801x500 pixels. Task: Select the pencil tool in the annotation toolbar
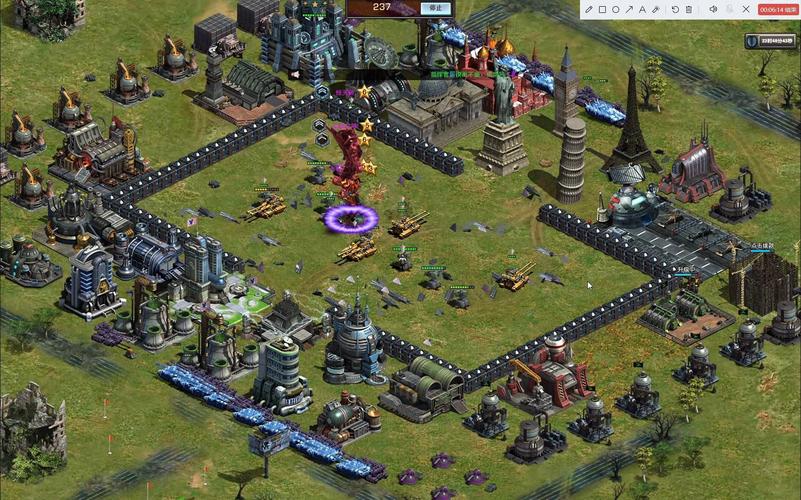click(589, 9)
